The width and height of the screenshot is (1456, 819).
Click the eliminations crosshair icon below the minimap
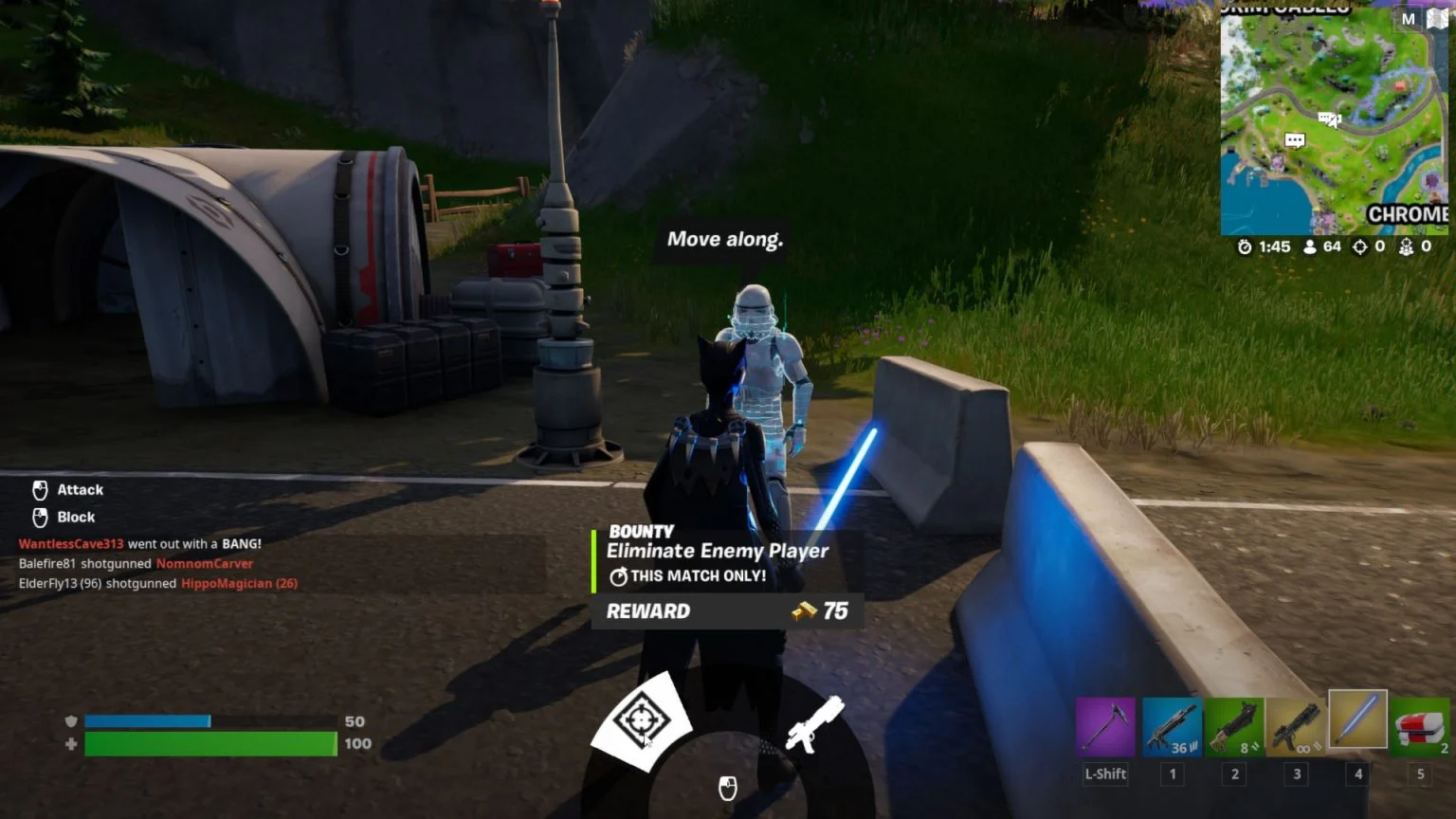[x=1361, y=246]
